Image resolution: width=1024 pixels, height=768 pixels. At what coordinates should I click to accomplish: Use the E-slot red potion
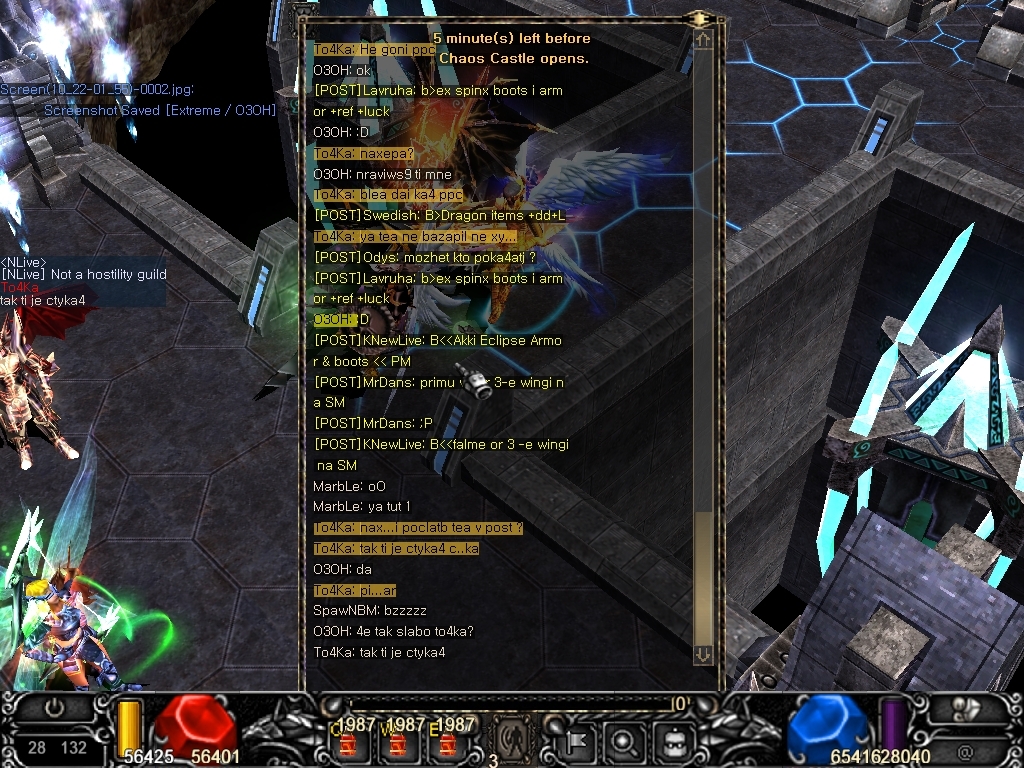click(447, 744)
